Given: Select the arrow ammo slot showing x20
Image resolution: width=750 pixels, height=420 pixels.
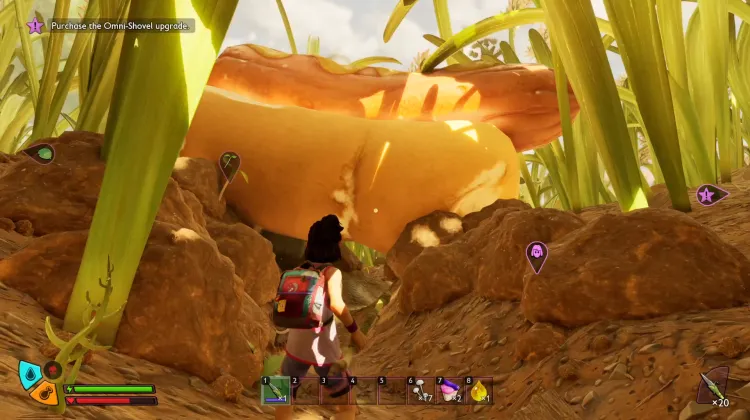Looking at the screenshot, I should tap(713, 386).
